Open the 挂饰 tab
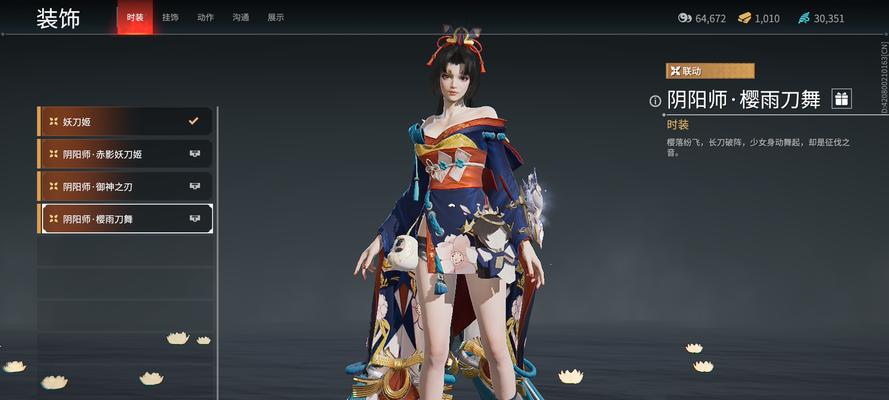 click(170, 18)
